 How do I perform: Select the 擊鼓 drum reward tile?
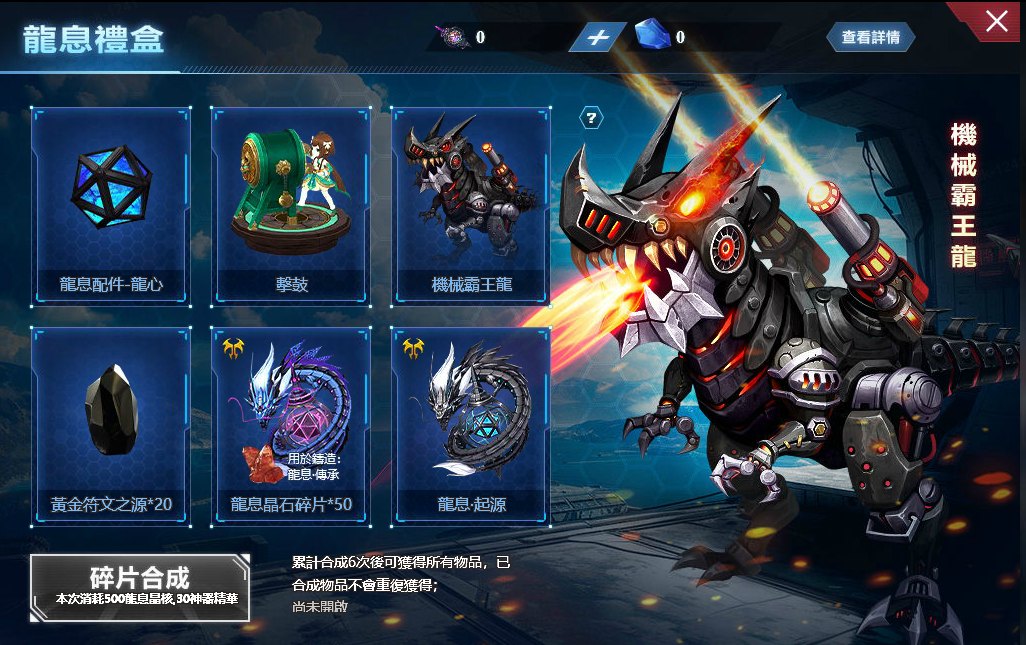coord(291,205)
